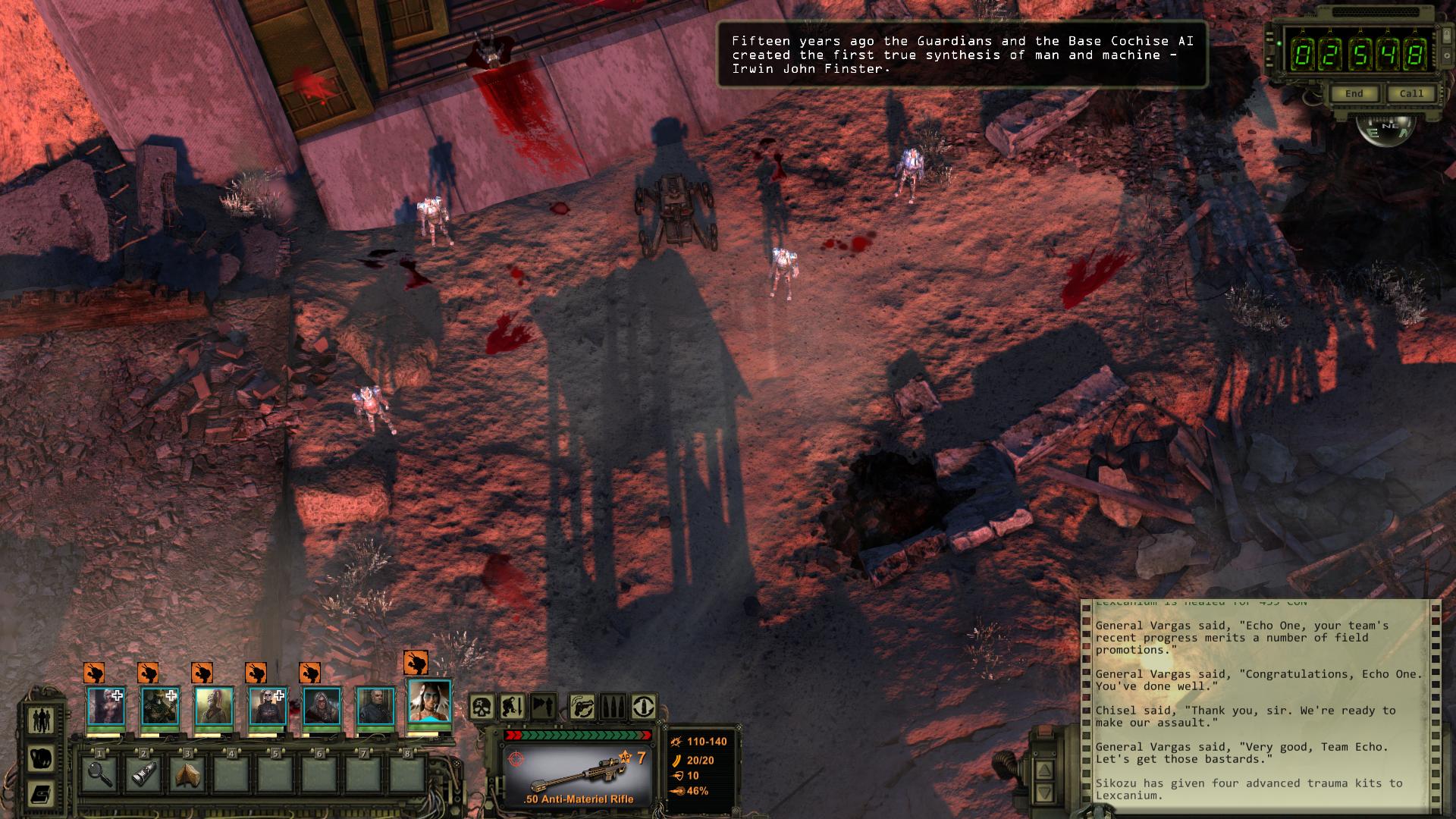The height and width of the screenshot is (819, 1456).
Task: Click the hand-on-weapon action icon
Action: tap(582, 708)
